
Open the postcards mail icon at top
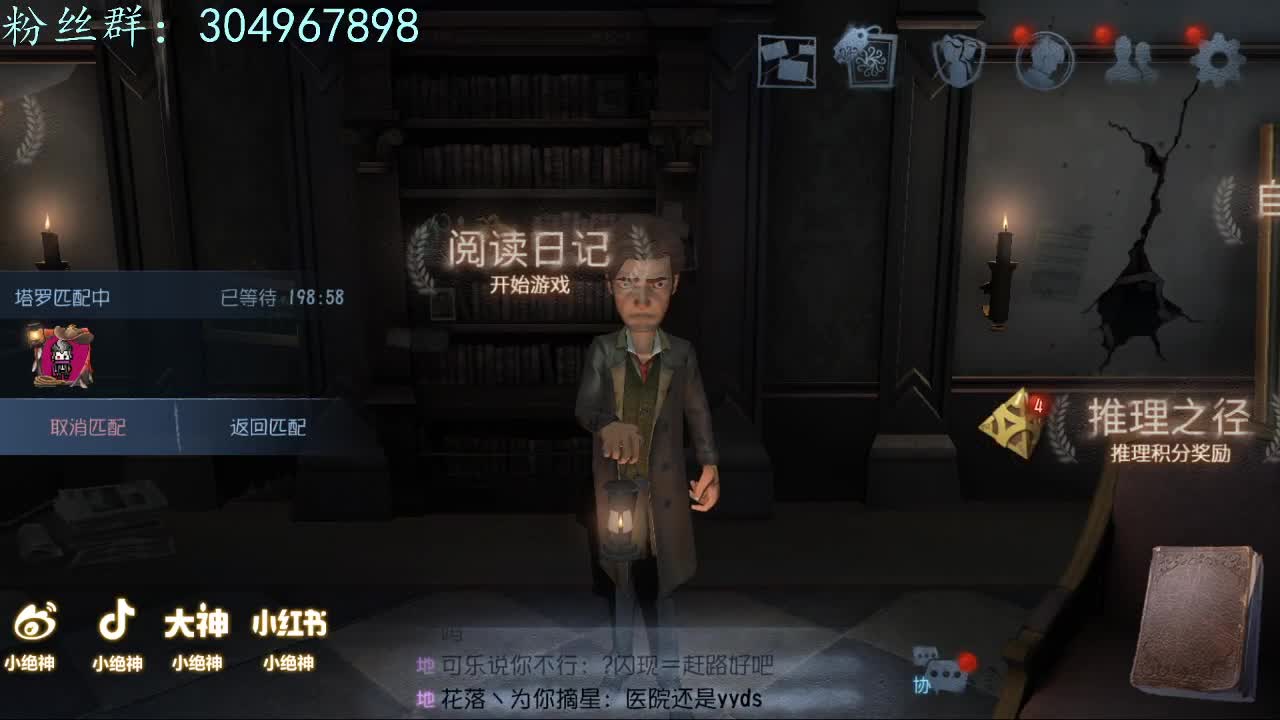786,60
